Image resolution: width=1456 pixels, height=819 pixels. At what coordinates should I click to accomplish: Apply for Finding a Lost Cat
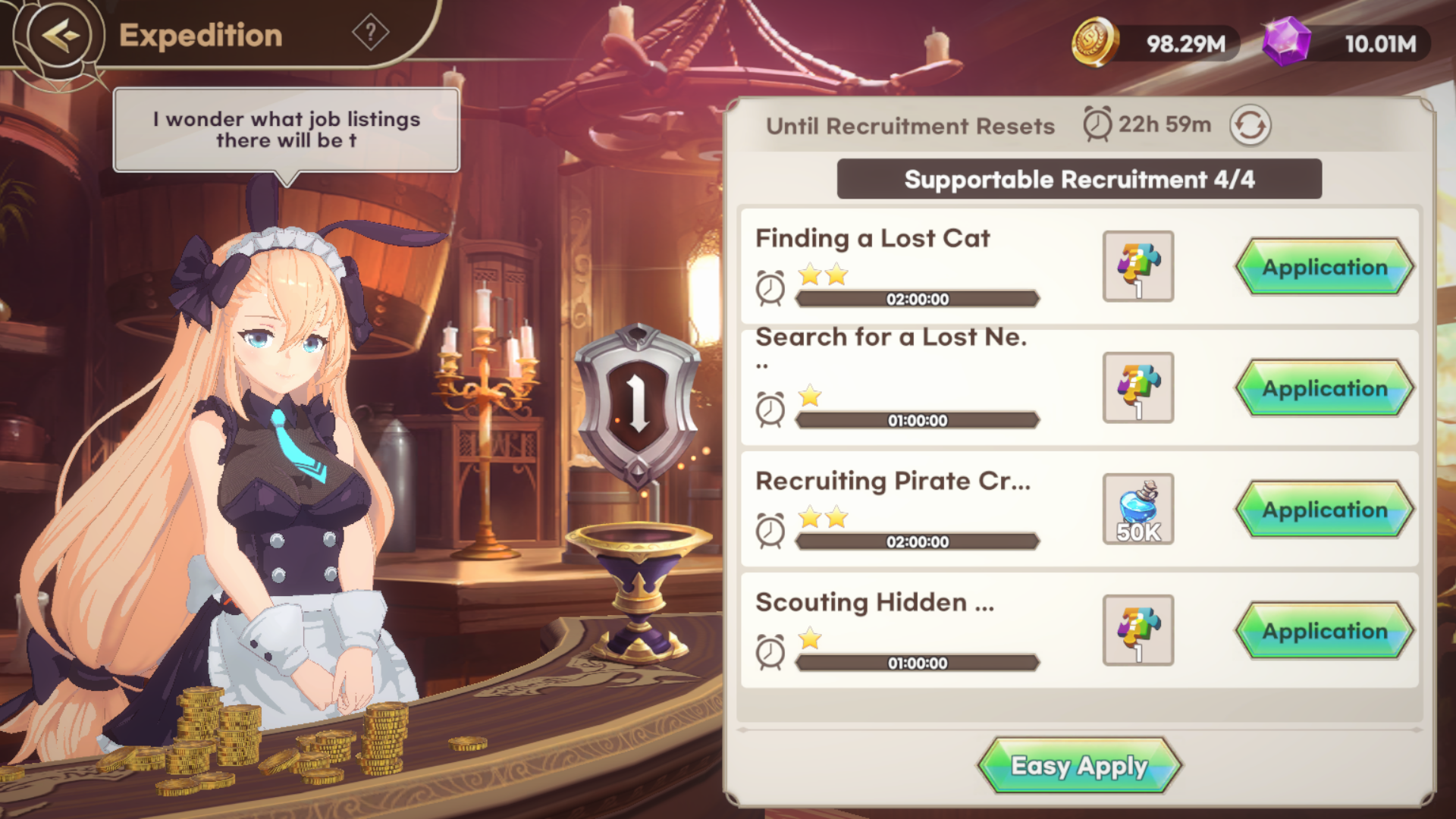point(1324,267)
